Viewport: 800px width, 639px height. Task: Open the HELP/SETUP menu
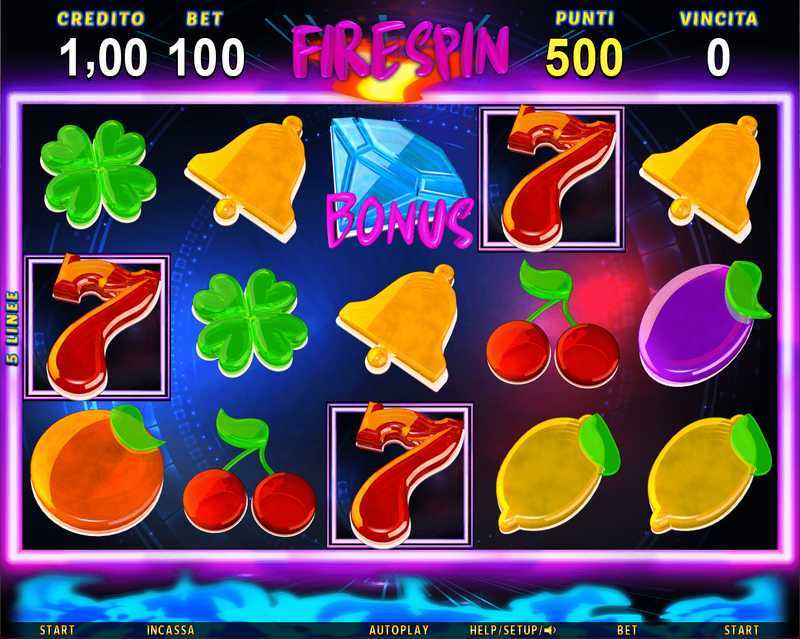pos(507,630)
